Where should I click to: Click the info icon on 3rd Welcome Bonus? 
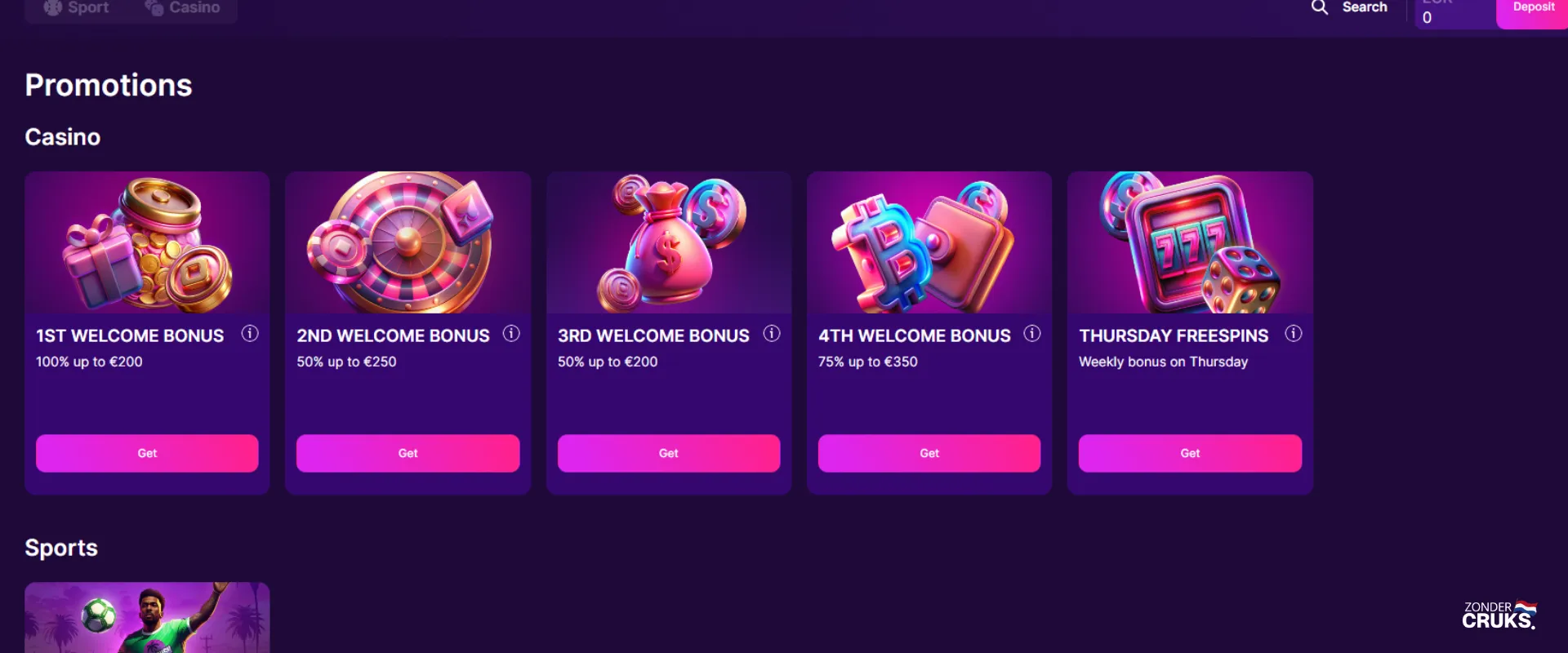[771, 333]
